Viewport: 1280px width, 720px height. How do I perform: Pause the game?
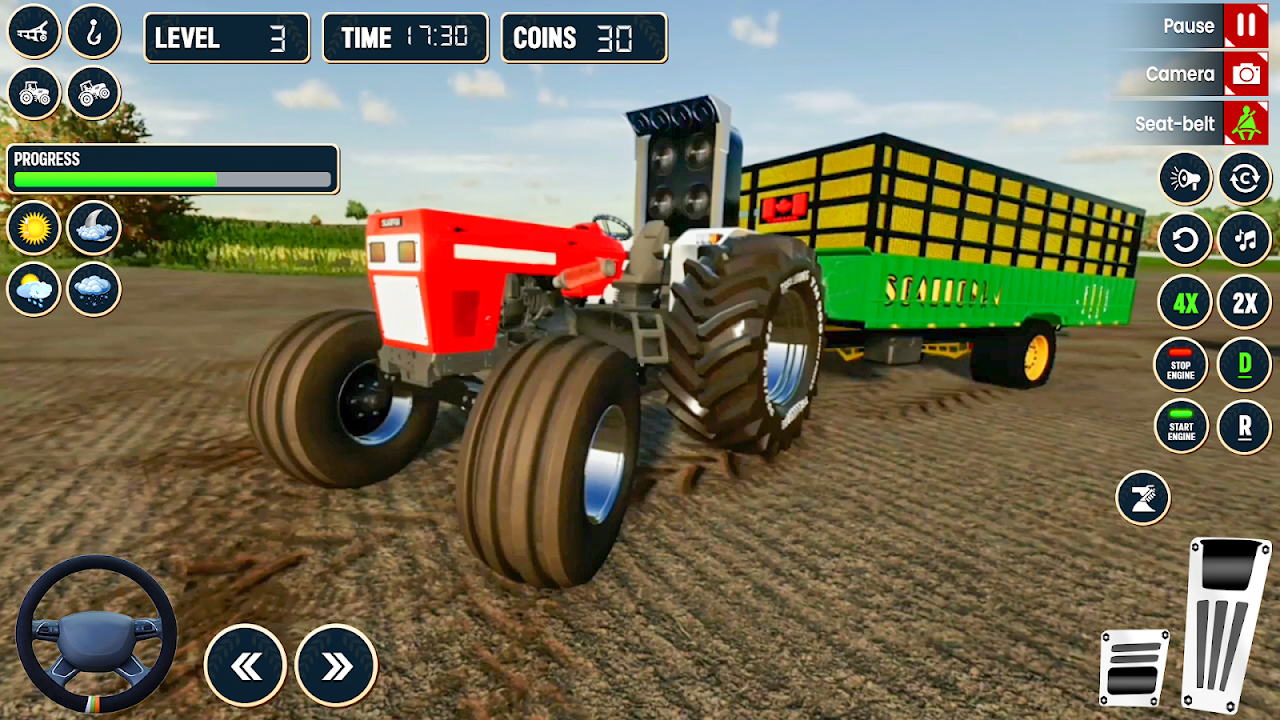[x=1245, y=26]
